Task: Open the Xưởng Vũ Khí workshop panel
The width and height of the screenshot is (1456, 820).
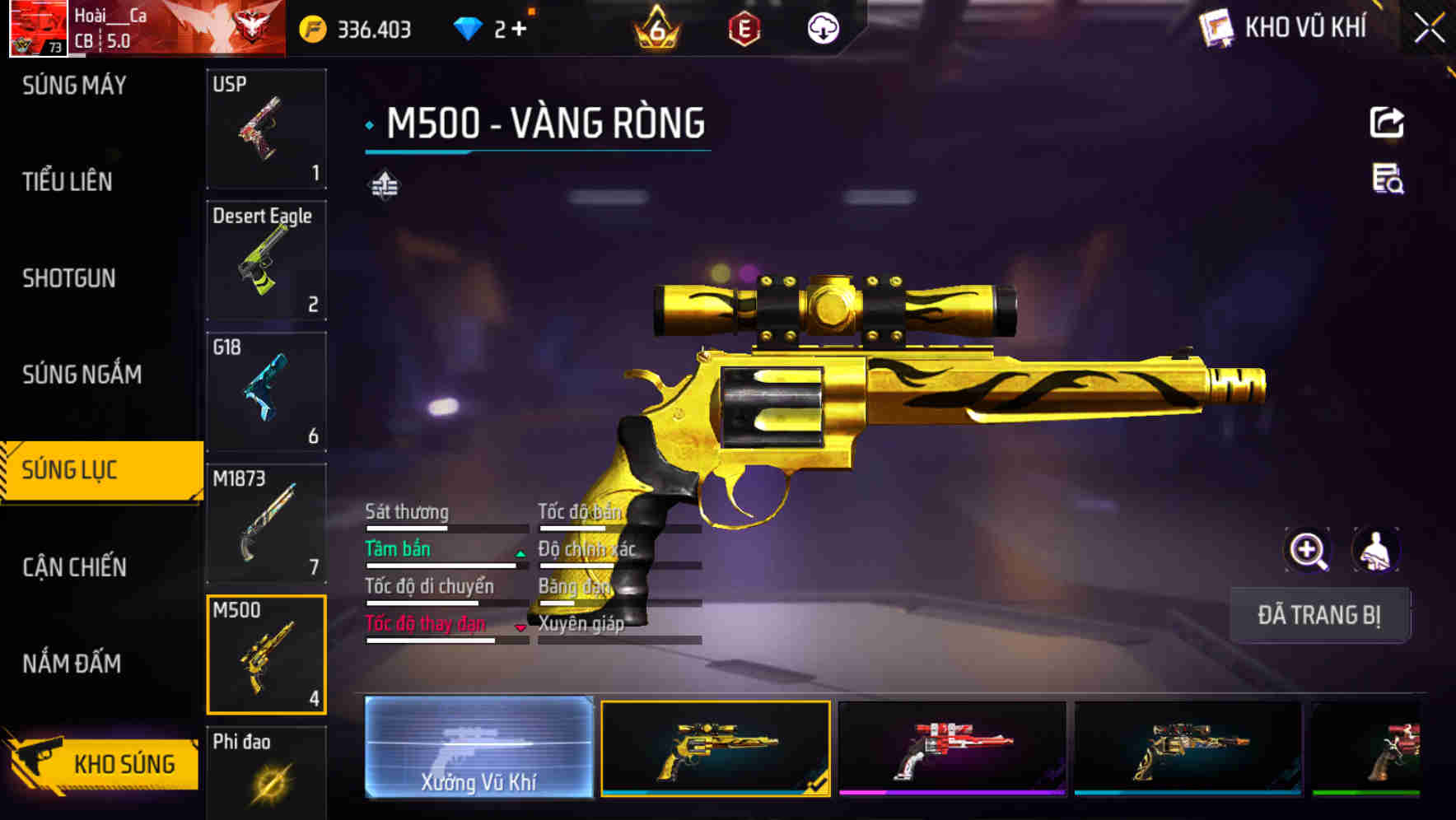Action: pos(482,748)
